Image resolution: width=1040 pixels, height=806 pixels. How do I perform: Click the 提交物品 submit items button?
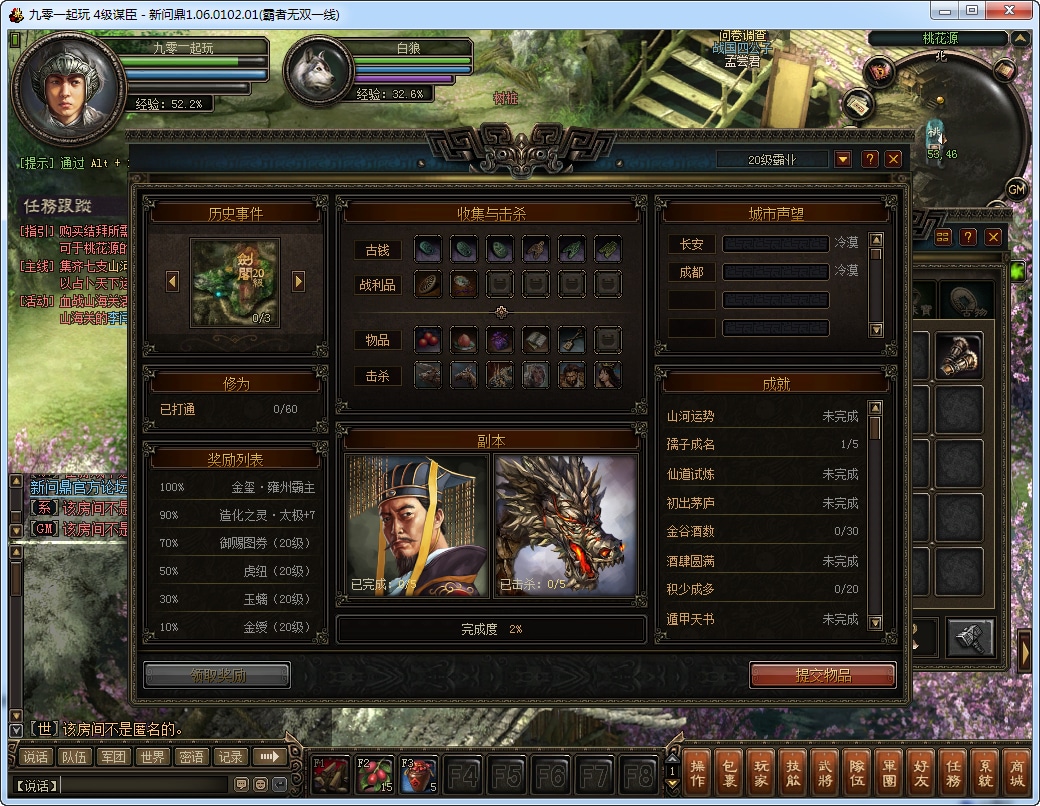(822, 675)
